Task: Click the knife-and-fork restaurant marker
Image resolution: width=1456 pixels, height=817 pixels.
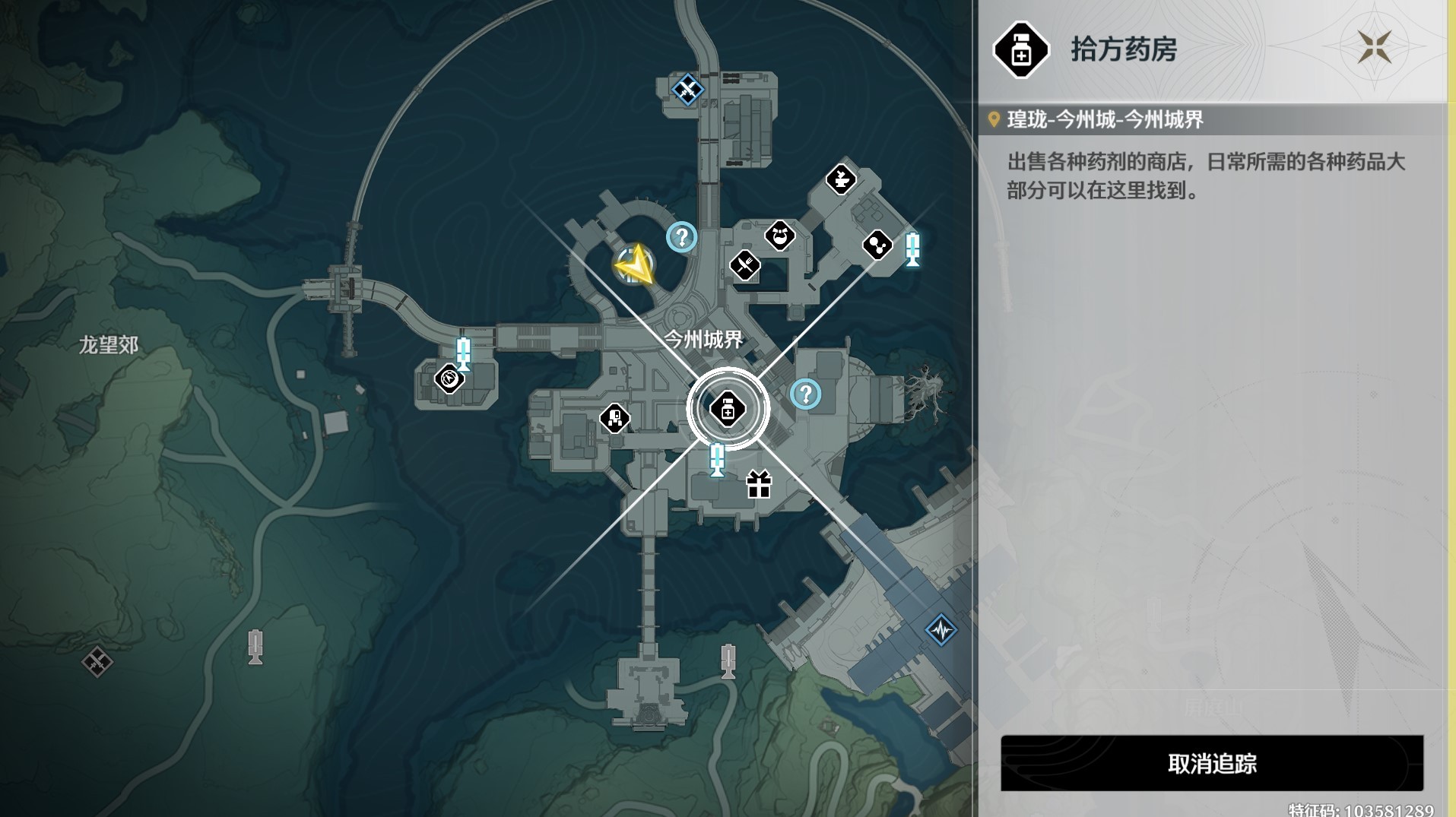Action: [x=746, y=264]
